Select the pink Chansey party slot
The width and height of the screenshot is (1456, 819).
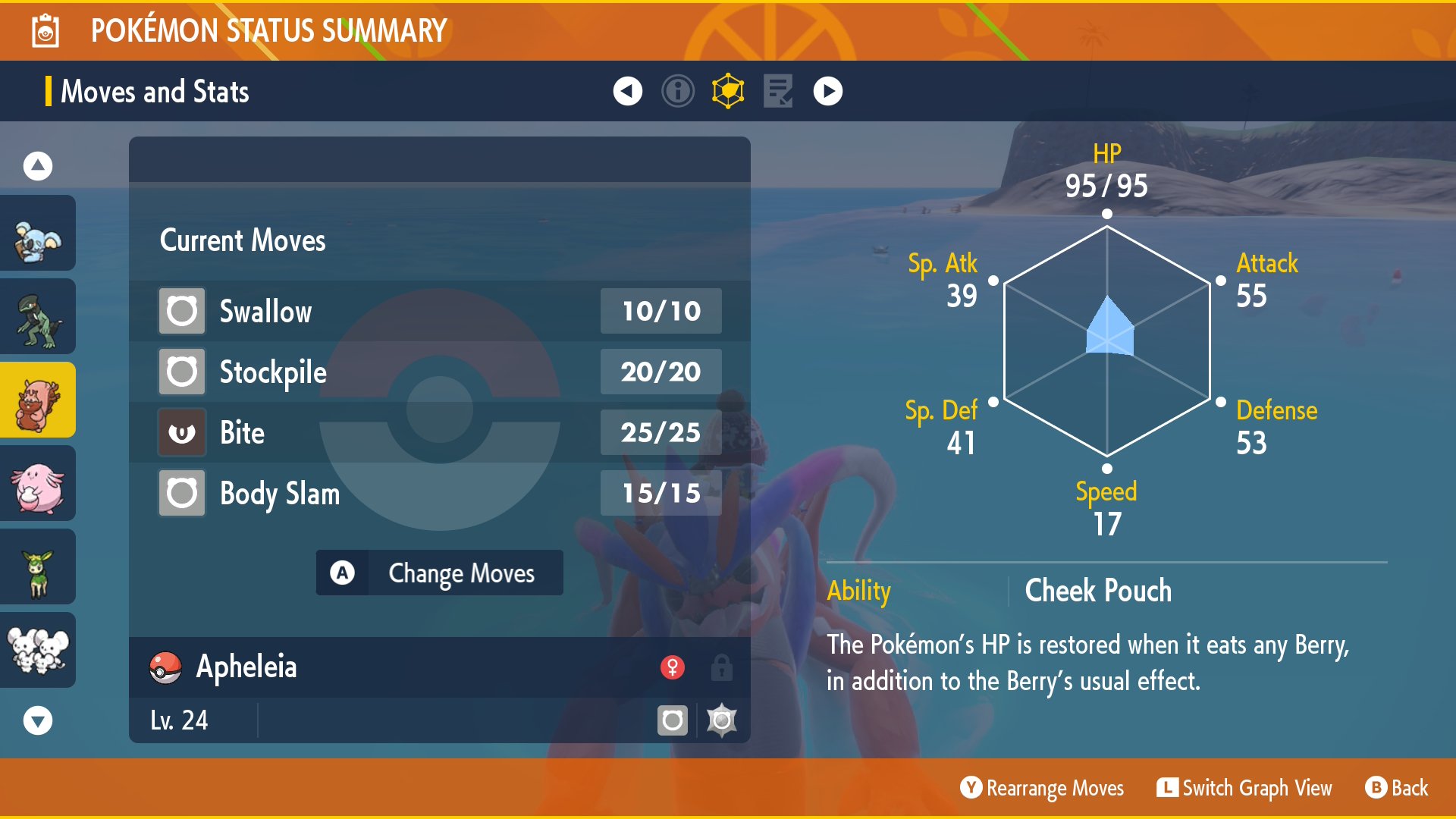tap(38, 484)
